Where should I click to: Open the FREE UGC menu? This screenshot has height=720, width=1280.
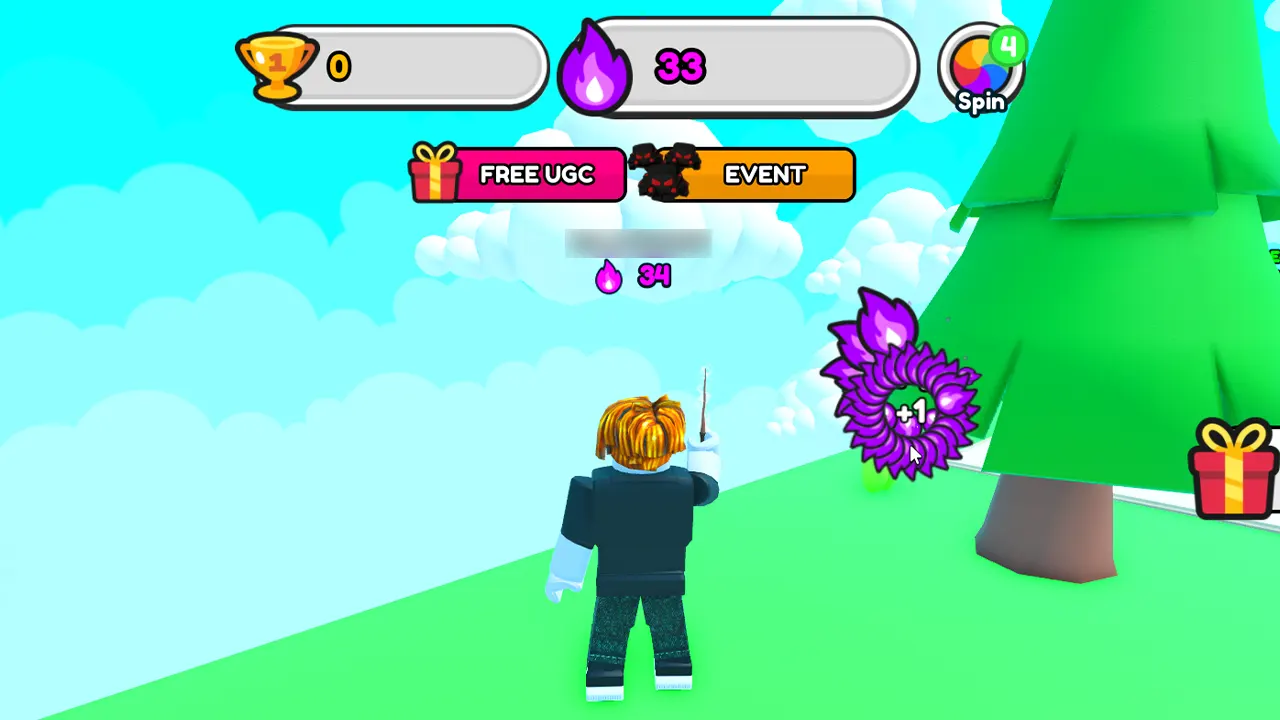coord(536,174)
